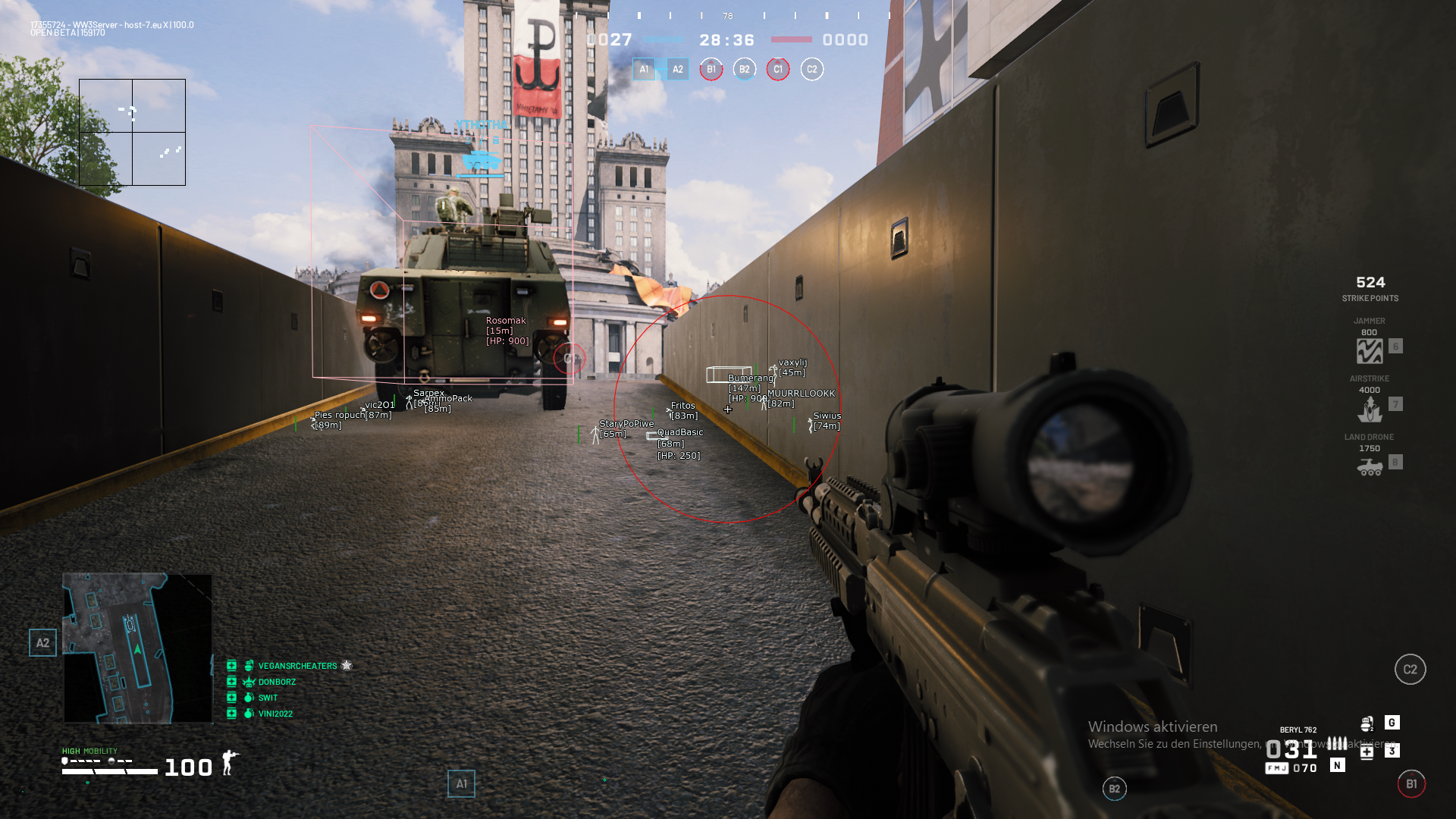Image resolution: width=1456 pixels, height=819 pixels.
Task: Click the C1 objective in the top bar
Action: point(778,70)
